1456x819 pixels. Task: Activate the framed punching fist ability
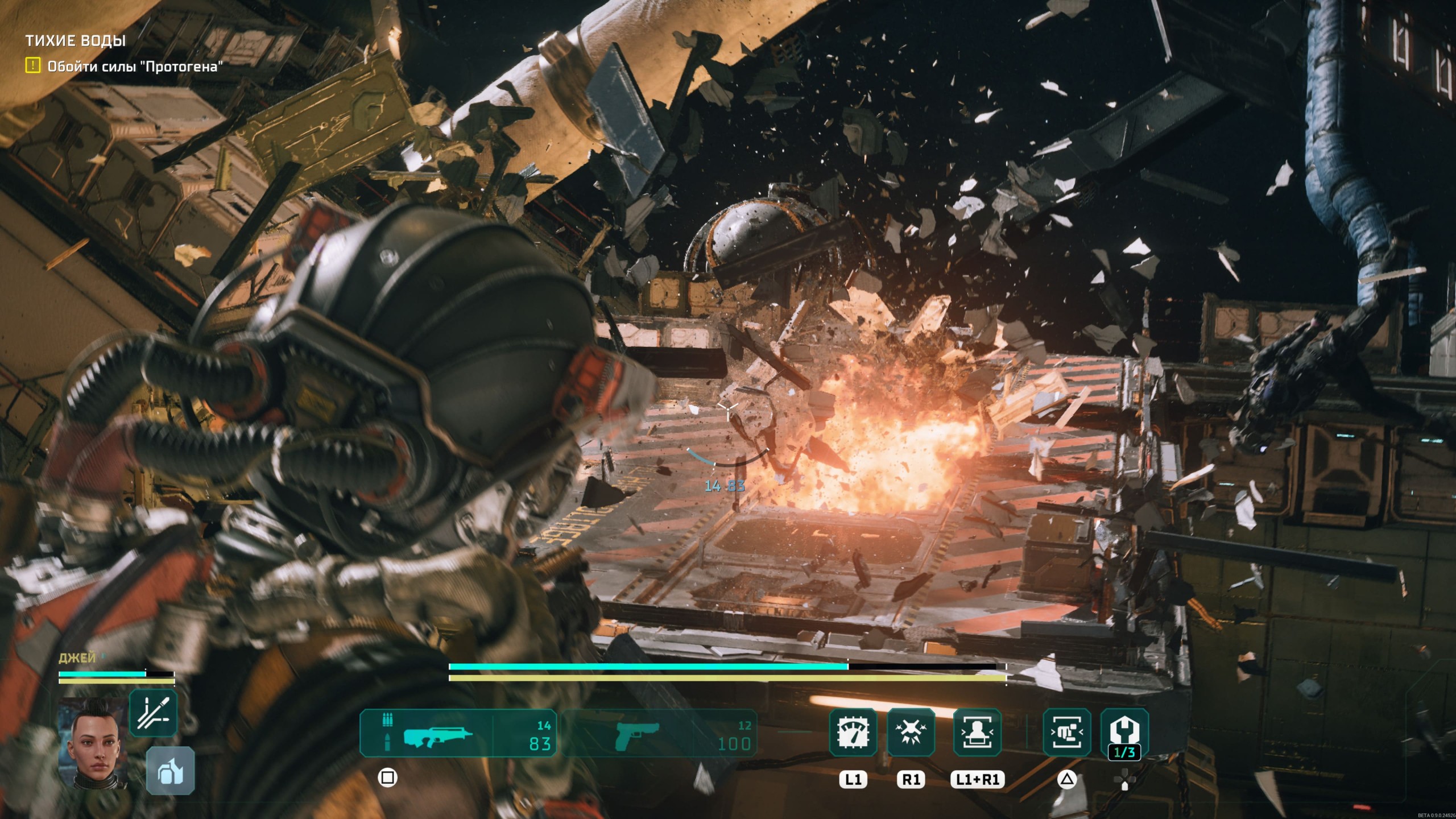point(1066,732)
